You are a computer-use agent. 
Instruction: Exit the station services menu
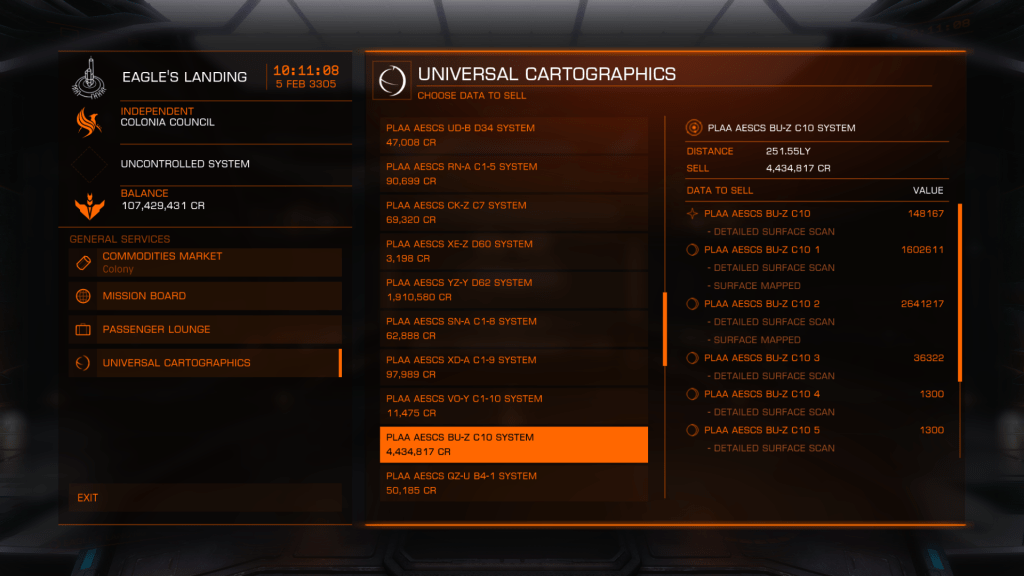click(205, 498)
